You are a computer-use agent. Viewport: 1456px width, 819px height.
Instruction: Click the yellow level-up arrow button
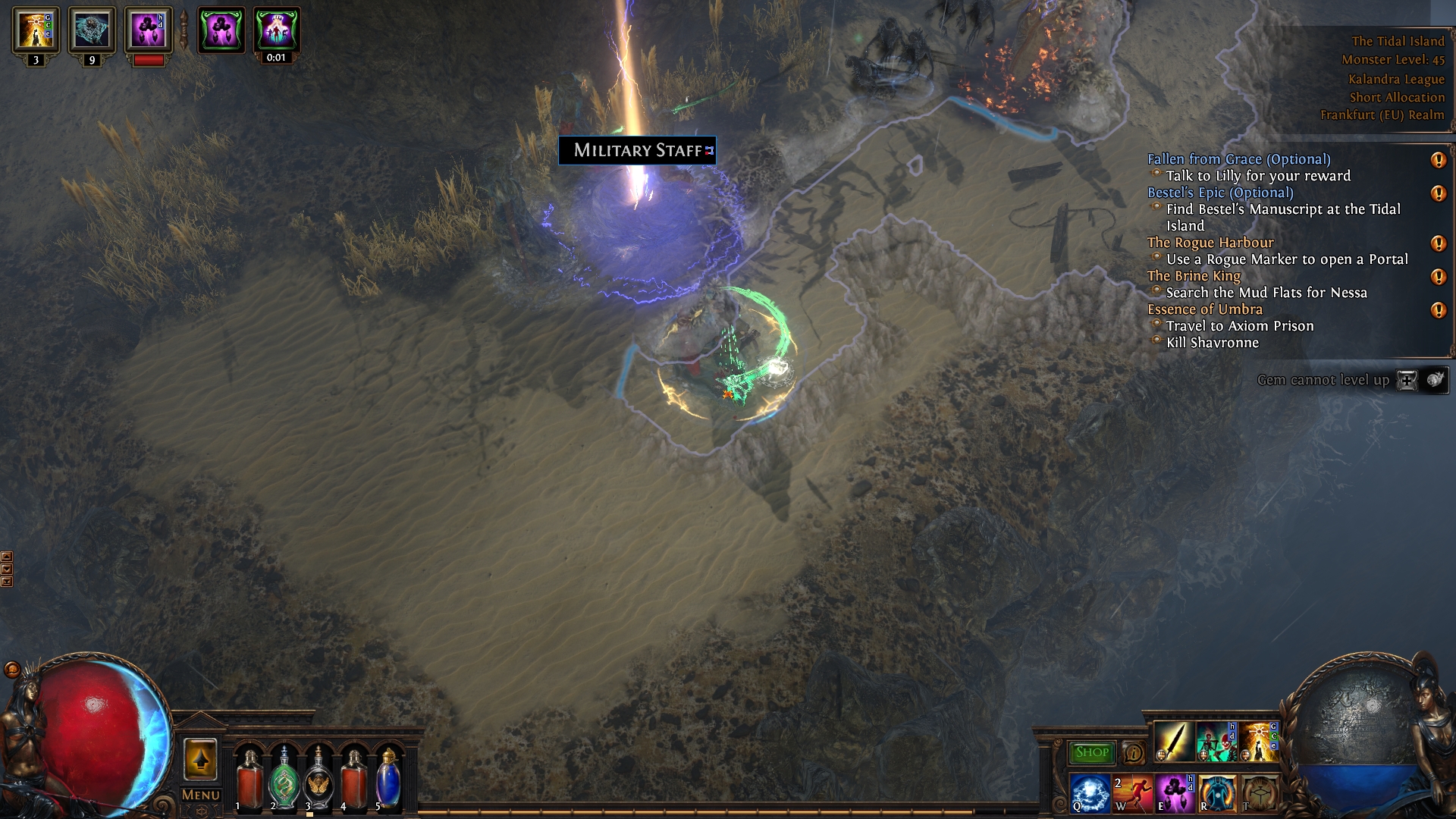200,759
